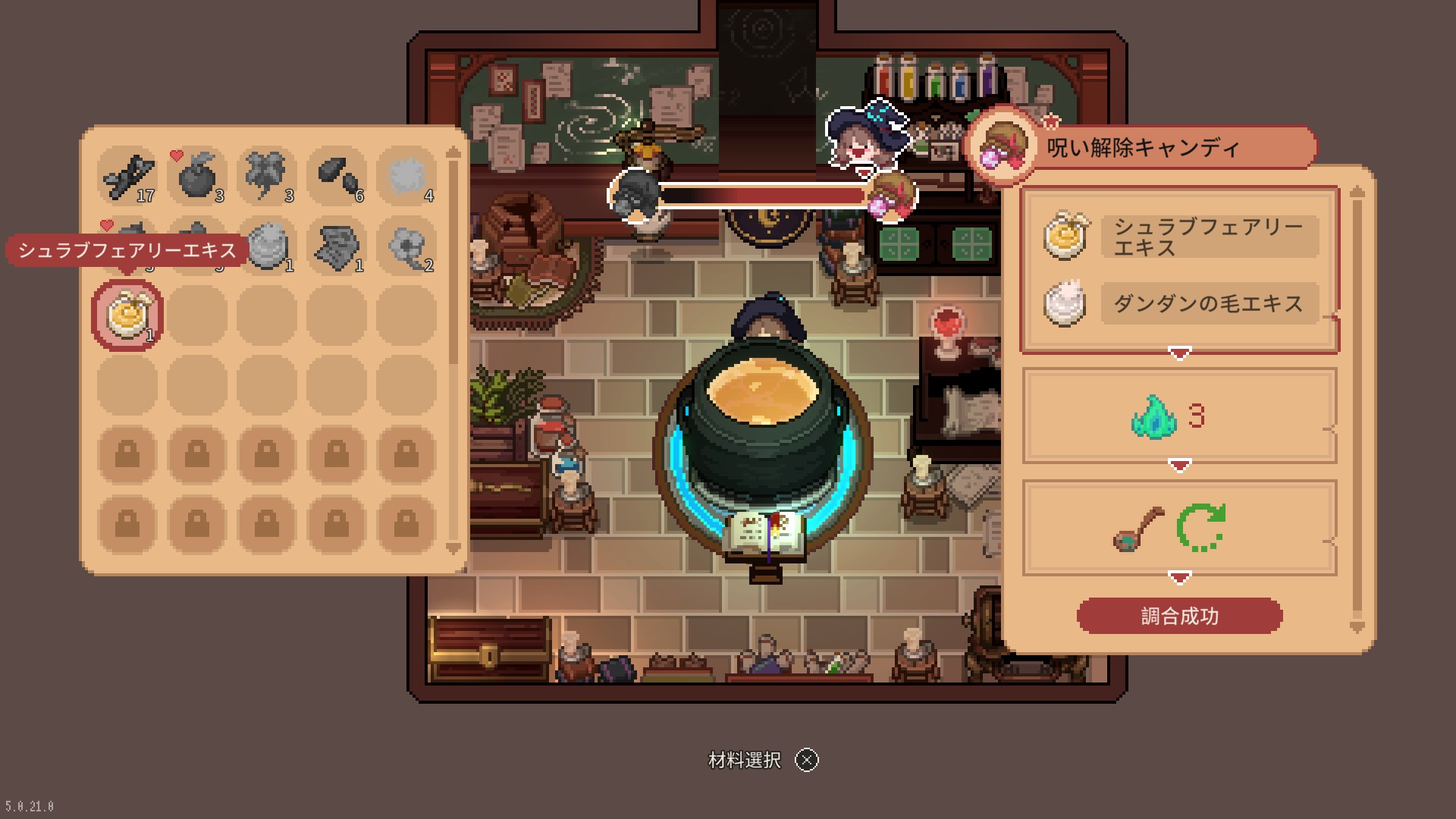The height and width of the screenshot is (819, 1456).
Task: Choose the crumpled paper scrap ingredient
Action: (337, 246)
